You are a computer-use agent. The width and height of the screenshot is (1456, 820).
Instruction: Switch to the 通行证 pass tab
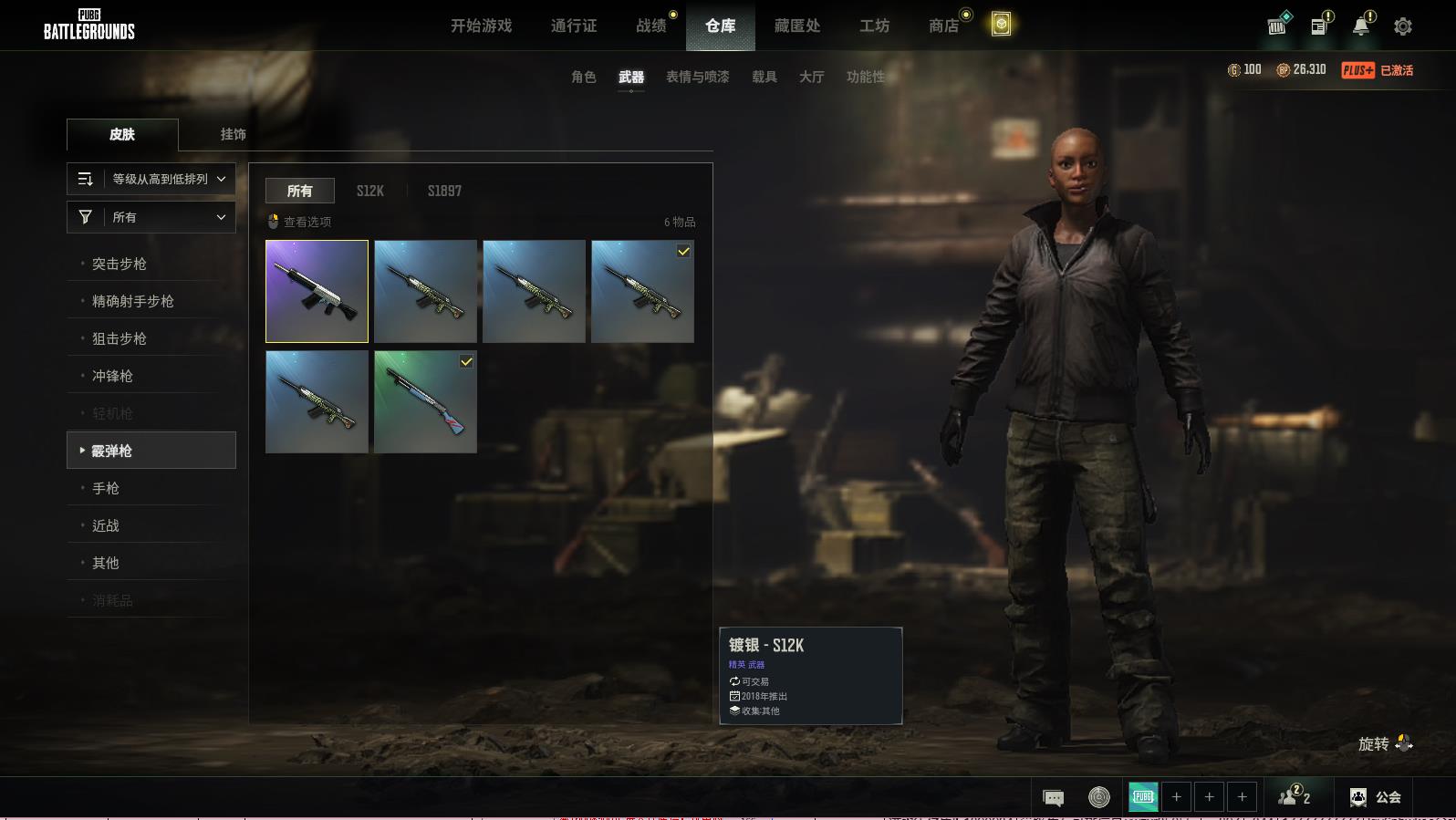(574, 26)
